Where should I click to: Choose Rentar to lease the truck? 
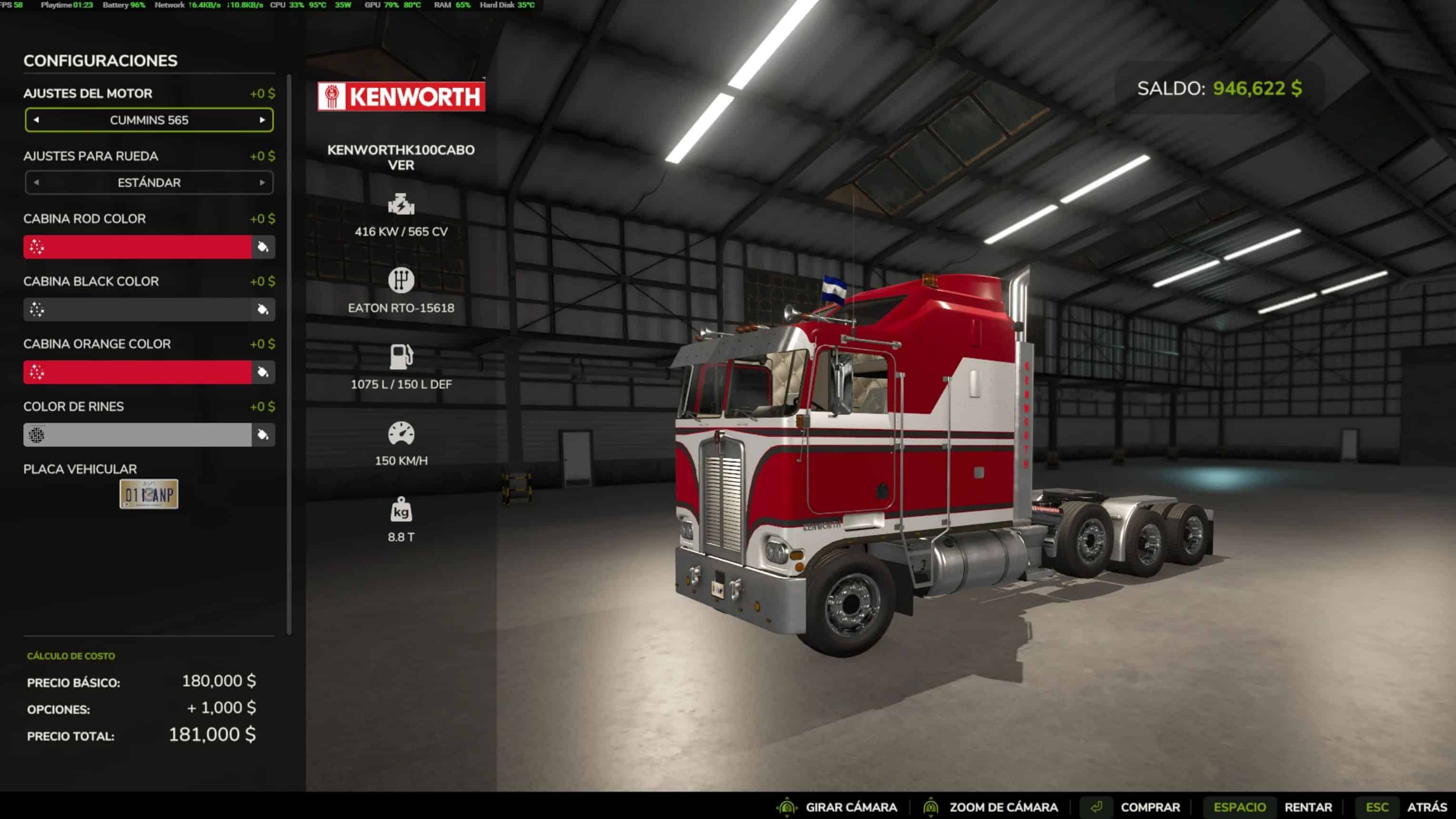coord(1308,807)
